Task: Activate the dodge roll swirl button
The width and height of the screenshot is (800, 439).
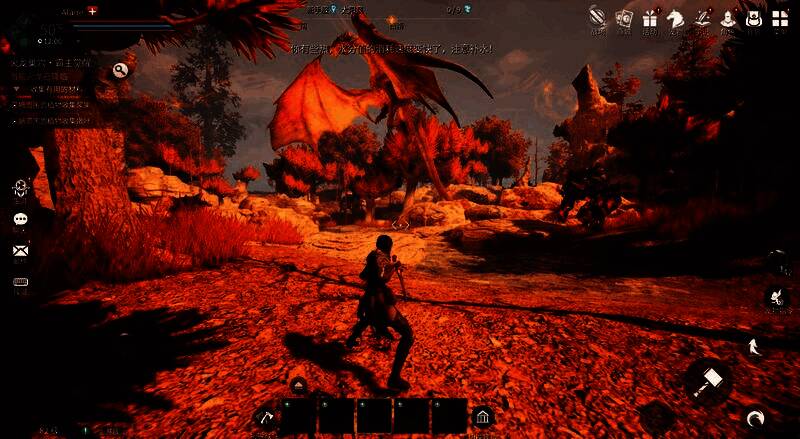Action: 755,418
